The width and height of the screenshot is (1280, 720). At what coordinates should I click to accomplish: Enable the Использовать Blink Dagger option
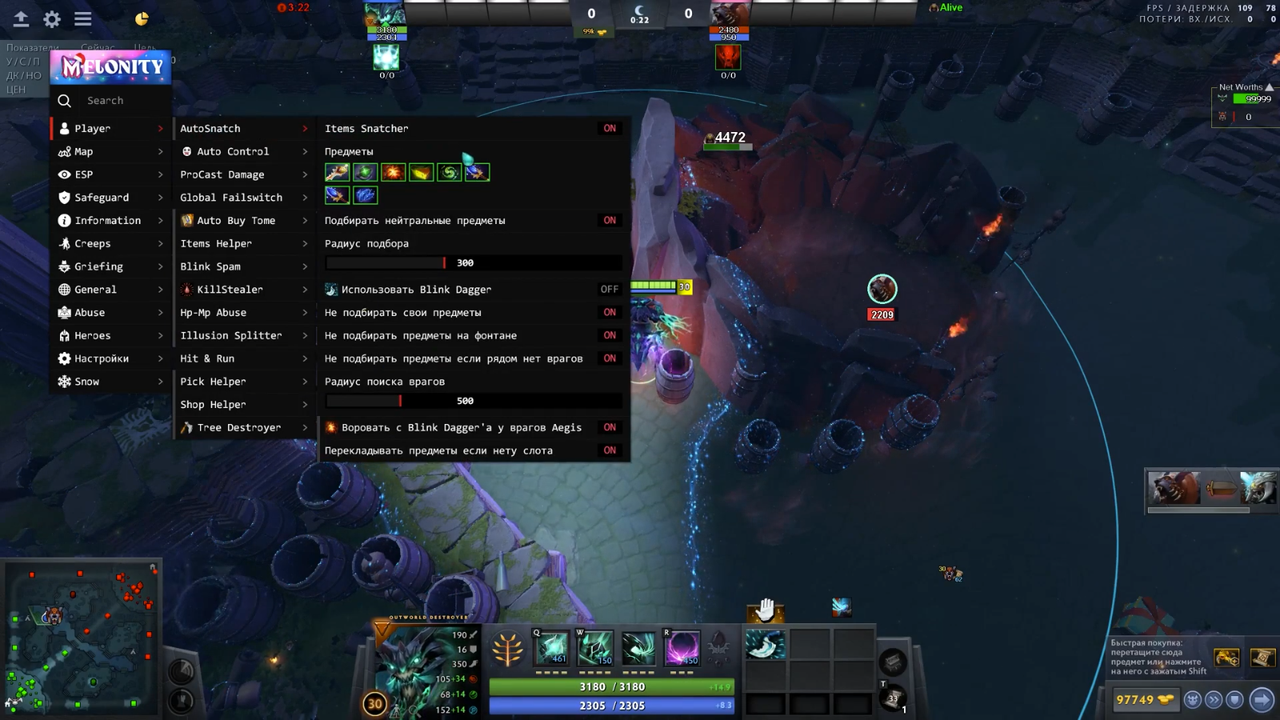[609, 289]
